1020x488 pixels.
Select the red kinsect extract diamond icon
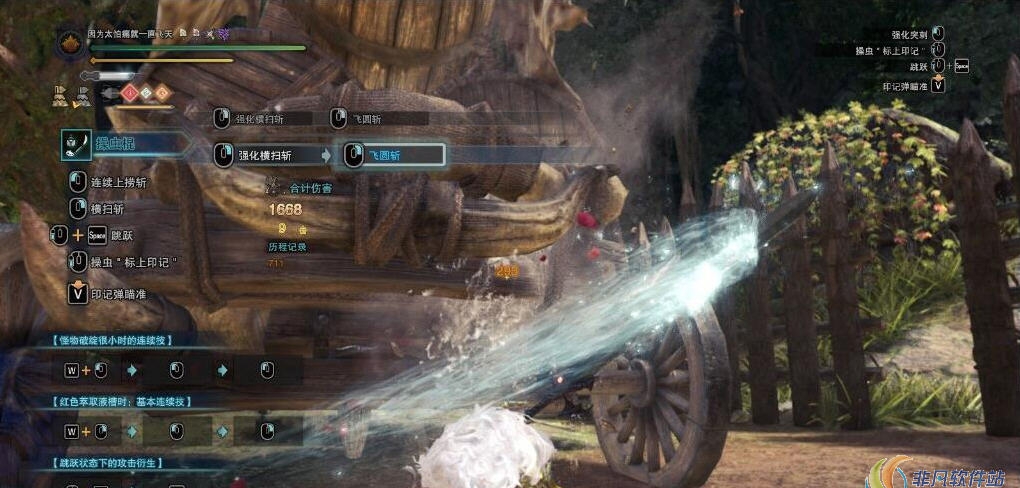click(x=128, y=93)
